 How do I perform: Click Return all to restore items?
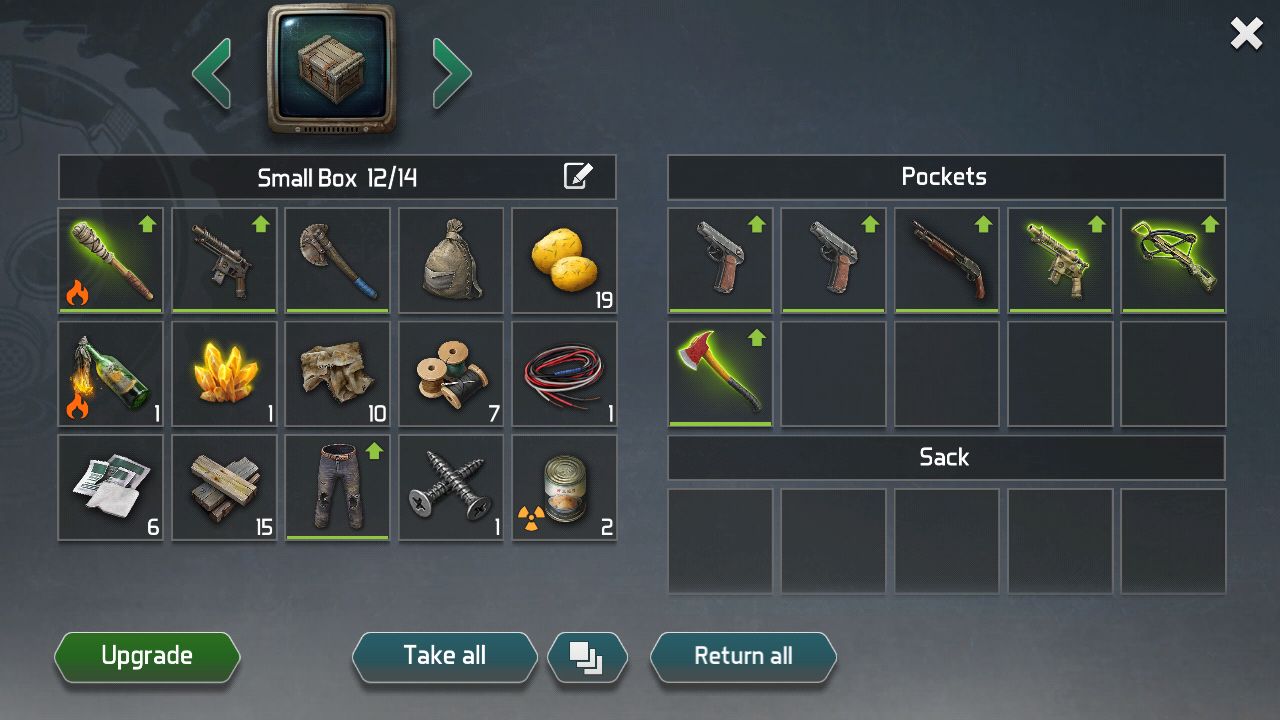743,656
